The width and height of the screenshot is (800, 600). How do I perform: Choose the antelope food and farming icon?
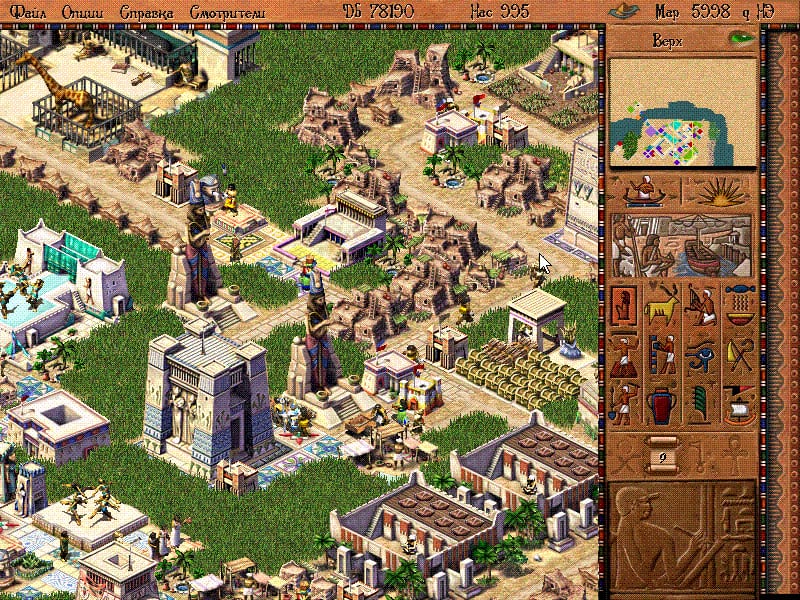tap(662, 304)
